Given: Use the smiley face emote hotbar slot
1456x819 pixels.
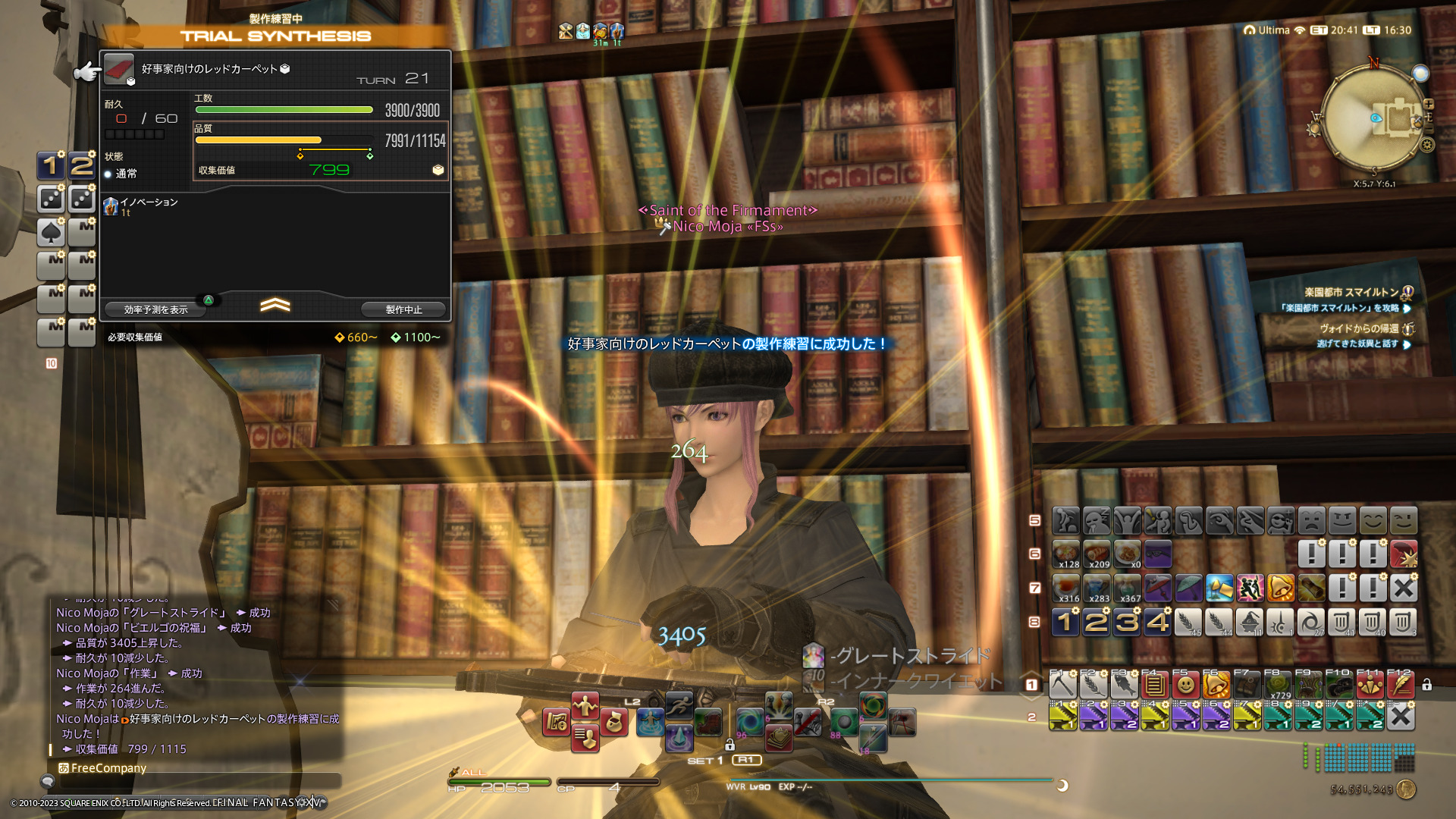Looking at the screenshot, I should click(1185, 686).
